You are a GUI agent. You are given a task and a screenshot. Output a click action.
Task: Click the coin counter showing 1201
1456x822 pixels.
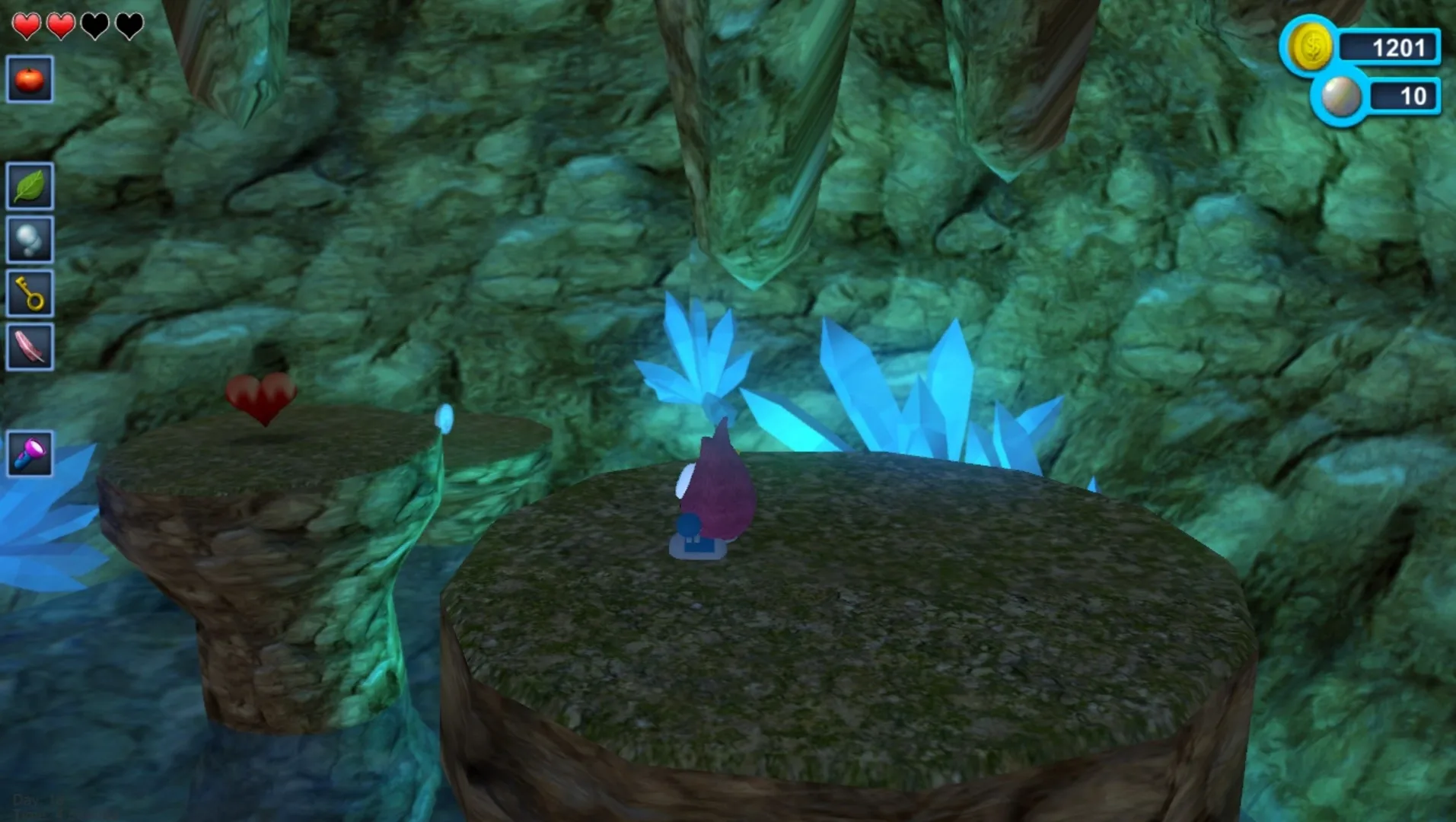point(1398,47)
